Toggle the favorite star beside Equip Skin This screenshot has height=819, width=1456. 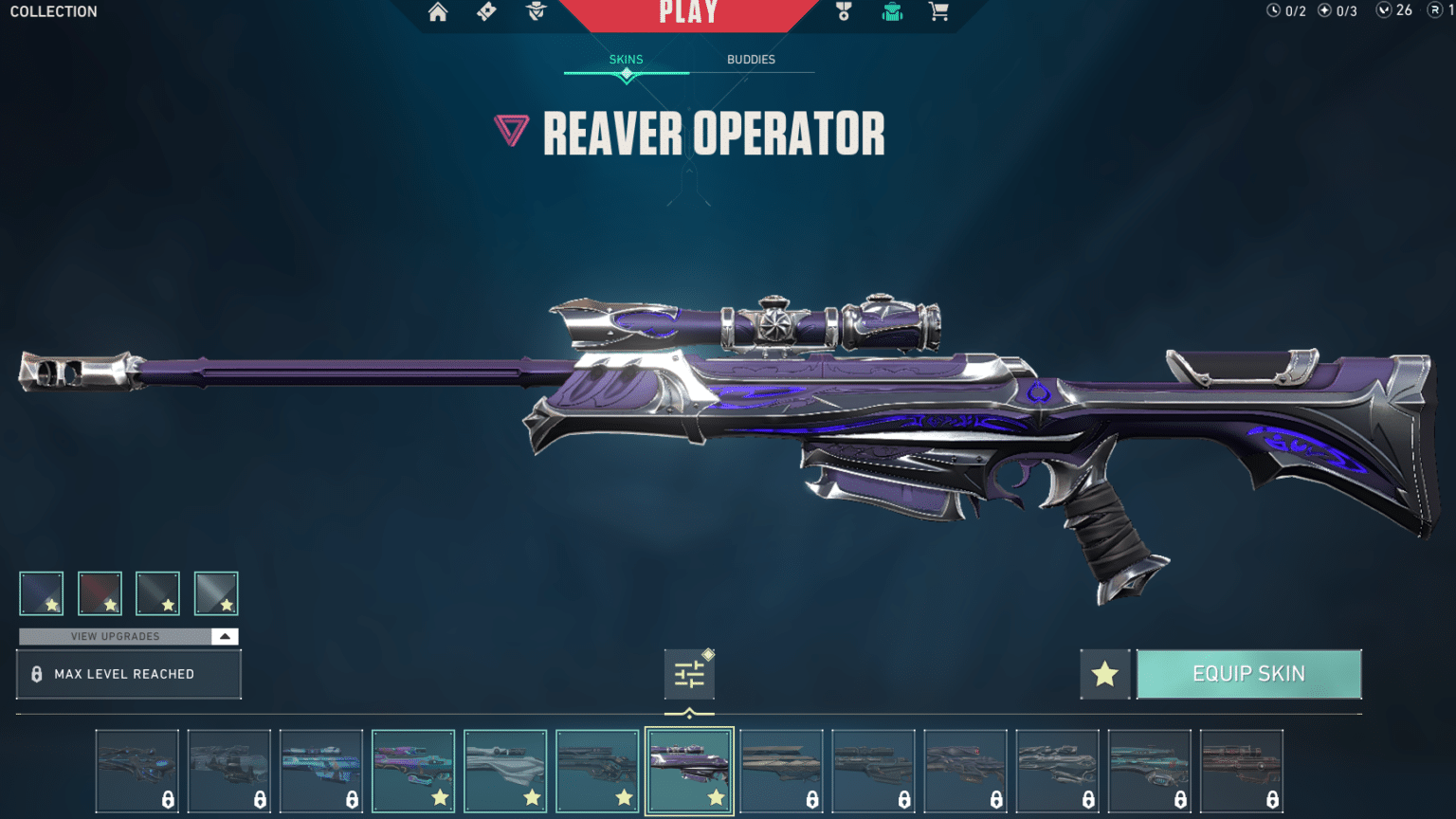(x=1104, y=674)
